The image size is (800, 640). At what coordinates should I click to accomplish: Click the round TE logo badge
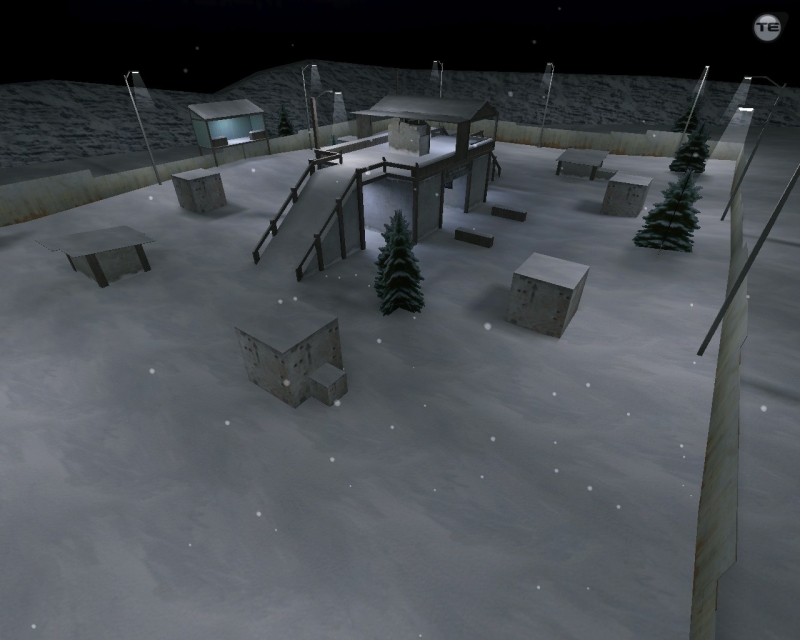point(767,27)
